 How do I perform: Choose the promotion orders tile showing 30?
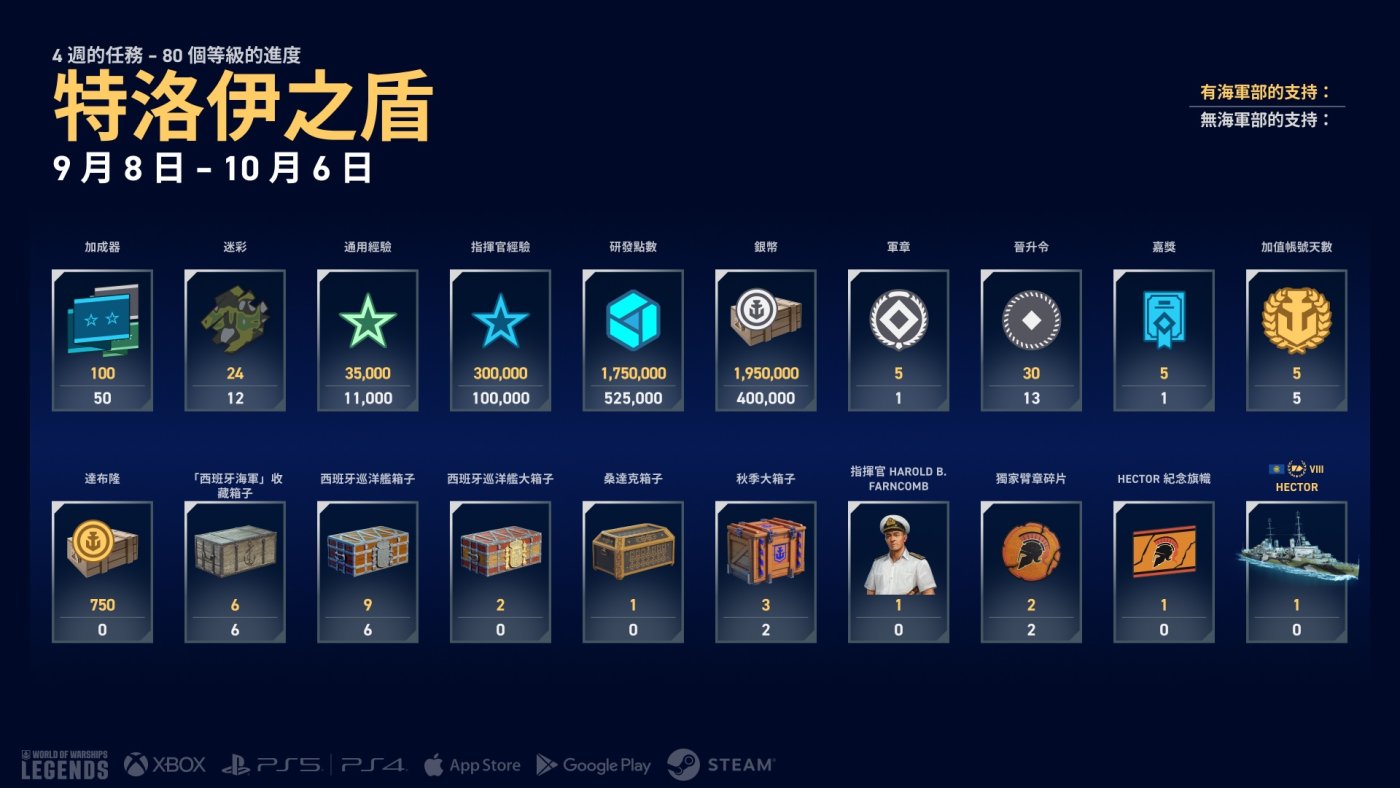pyautogui.click(x=1031, y=340)
